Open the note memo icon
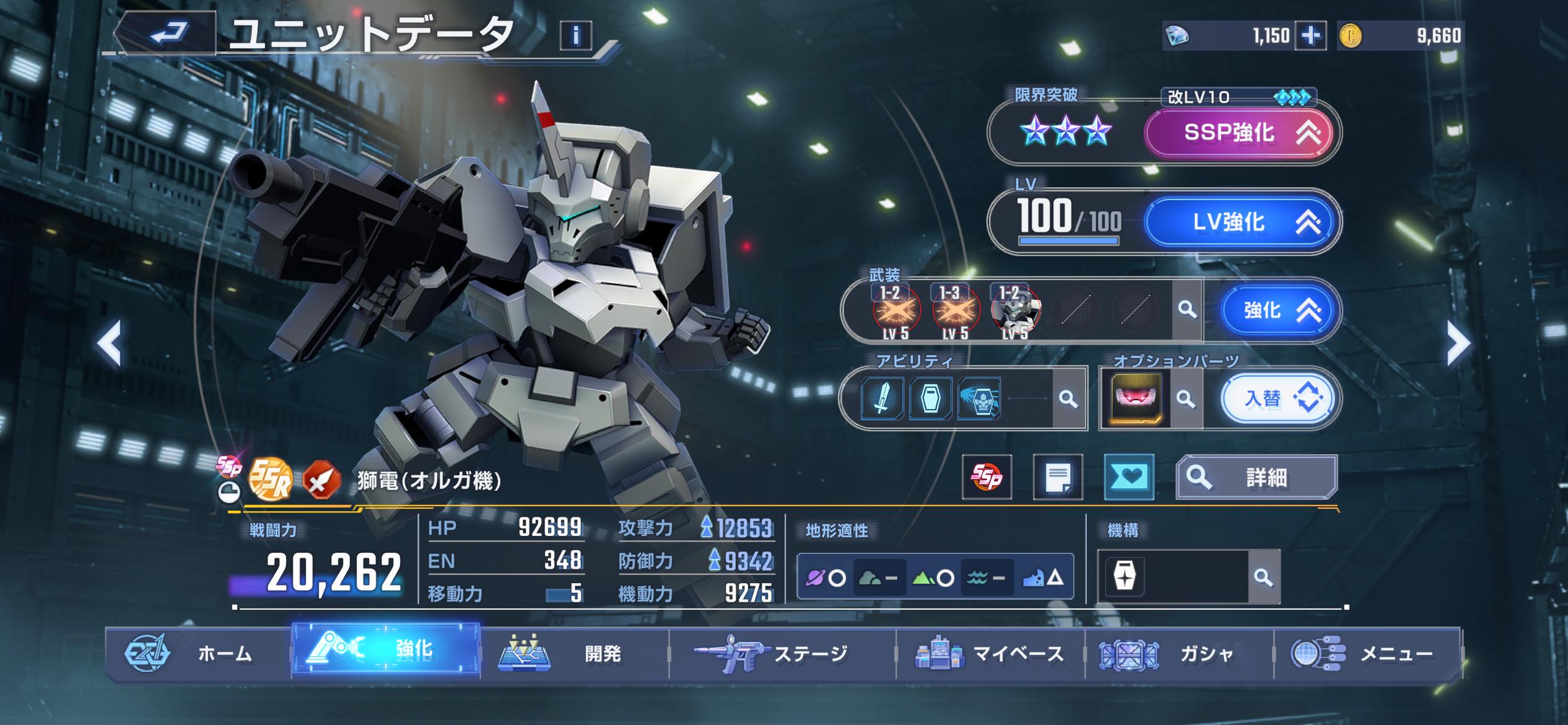 click(1058, 477)
